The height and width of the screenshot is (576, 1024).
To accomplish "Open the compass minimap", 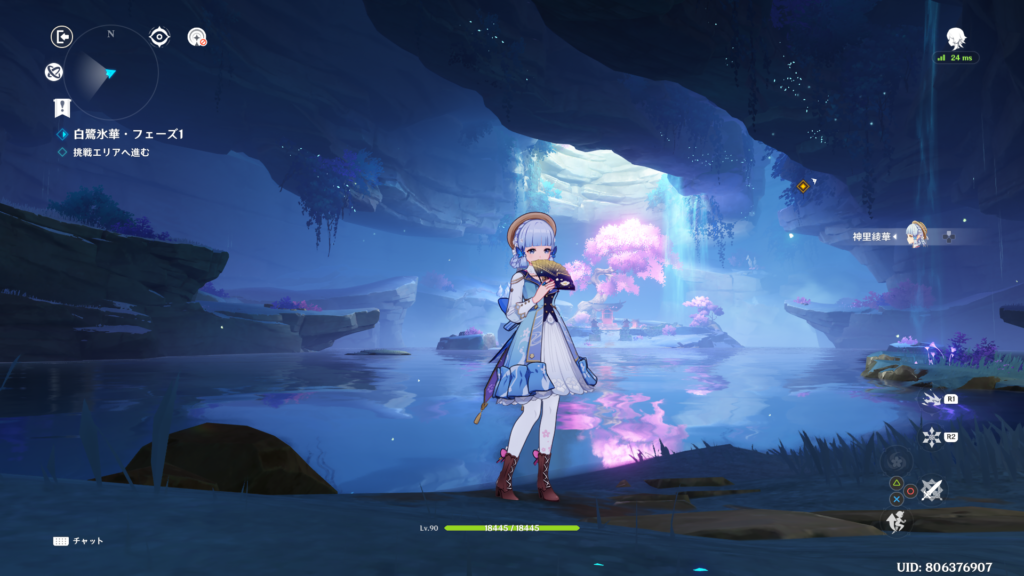I will (x=110, y=72).
